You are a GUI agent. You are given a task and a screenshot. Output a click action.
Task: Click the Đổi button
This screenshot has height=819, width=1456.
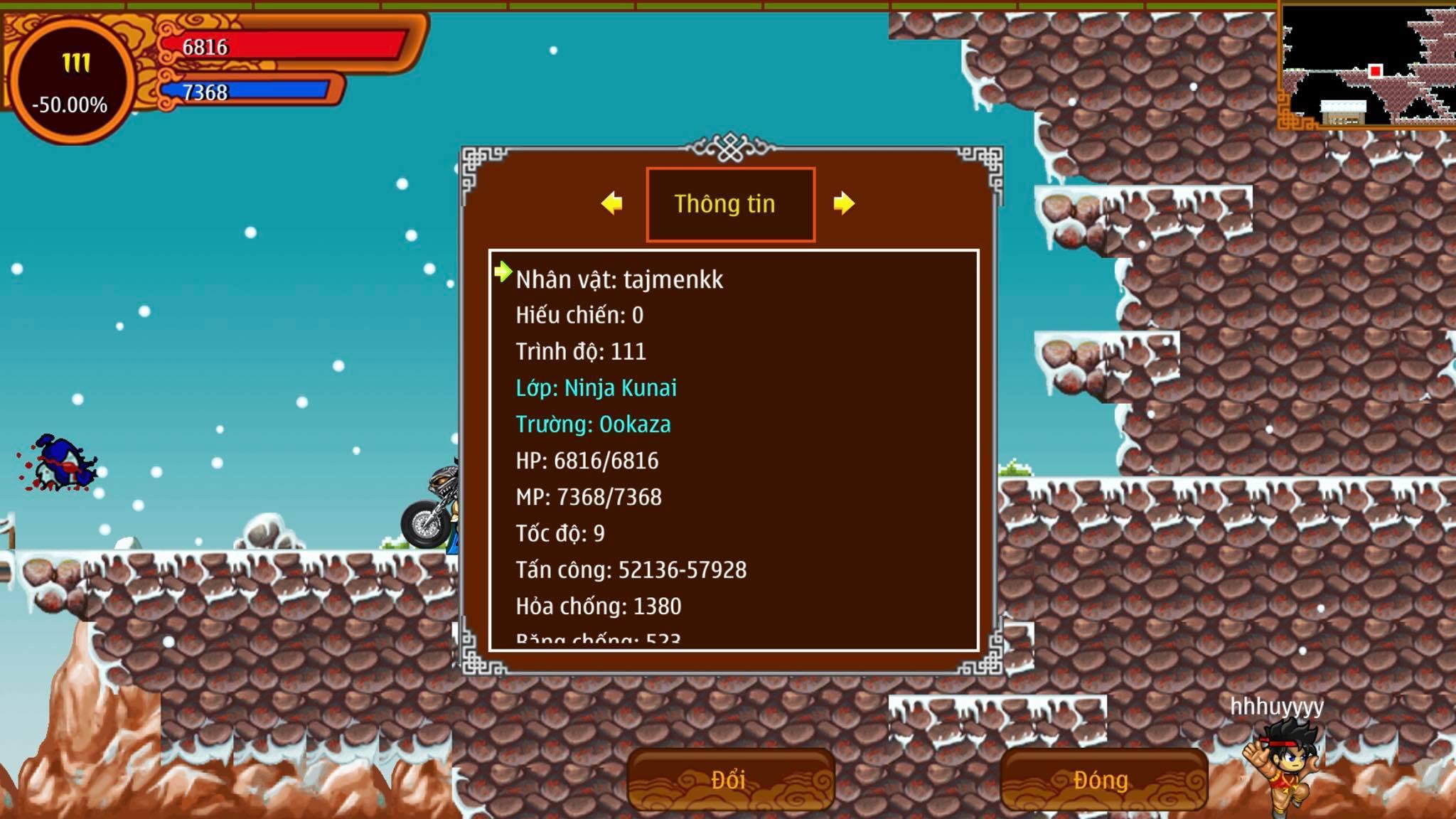click(x=729, y=780)
